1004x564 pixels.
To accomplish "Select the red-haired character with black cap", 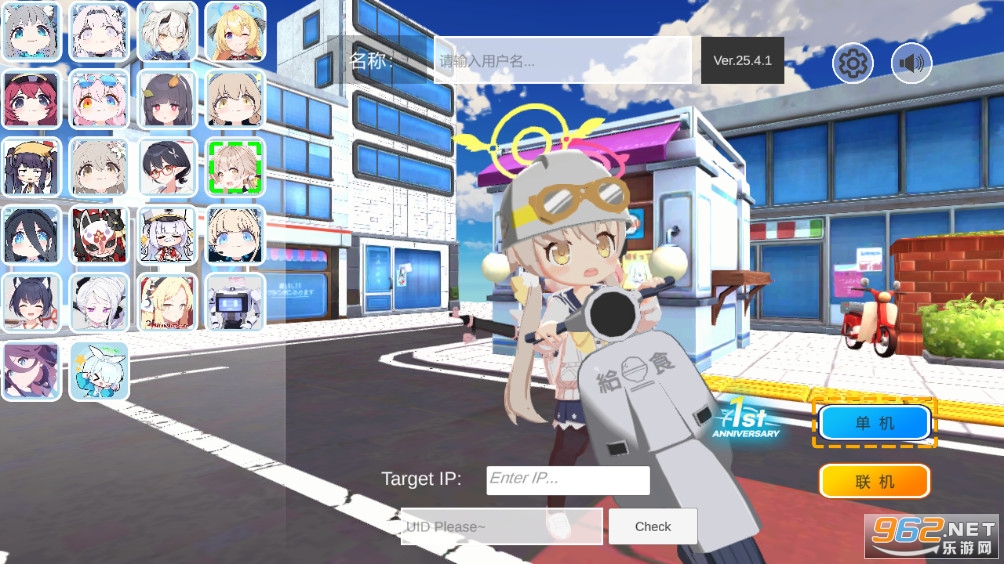I will (x=31, y=98).
